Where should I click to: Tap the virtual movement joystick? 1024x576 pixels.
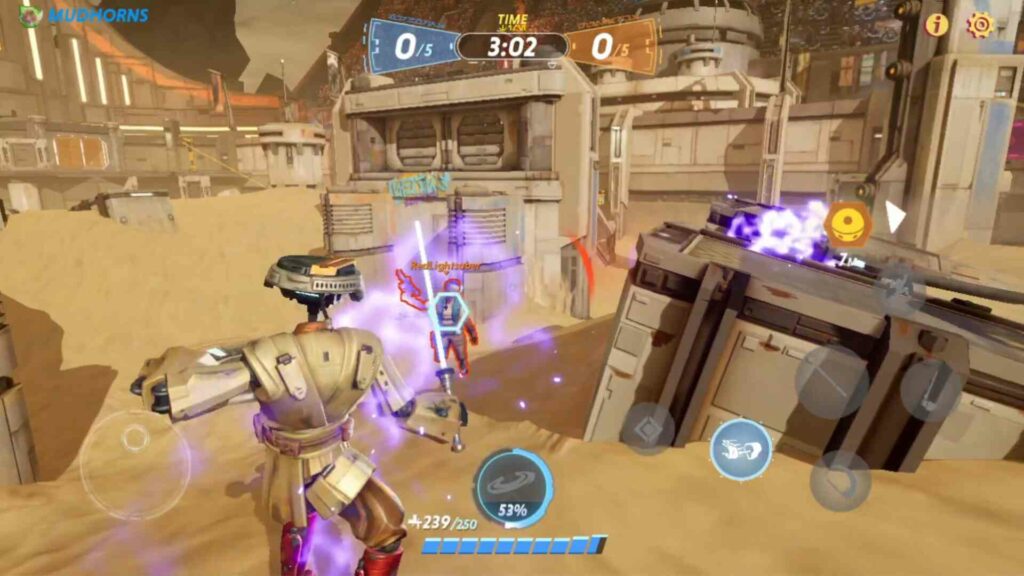coord(134,462)
